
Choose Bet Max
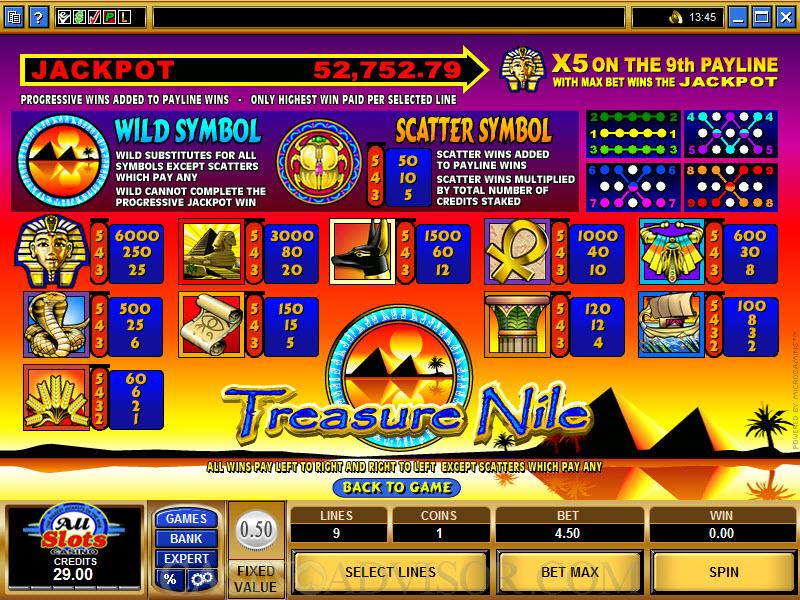(x=569, y=572)
